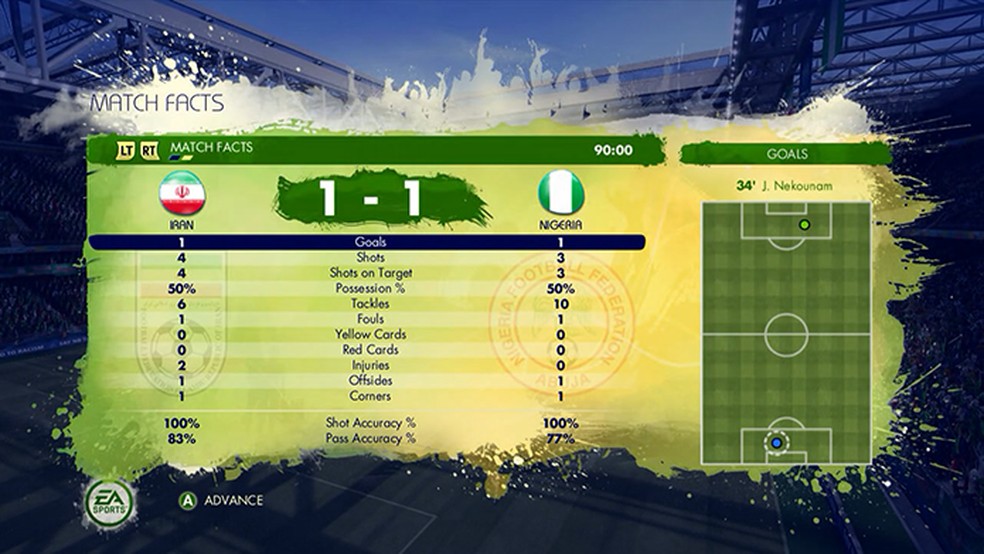984x554 pixels.
Task: Click the 34' J. Nekounam goal entry
Action: pyautogui.click(x=783, y=186)
